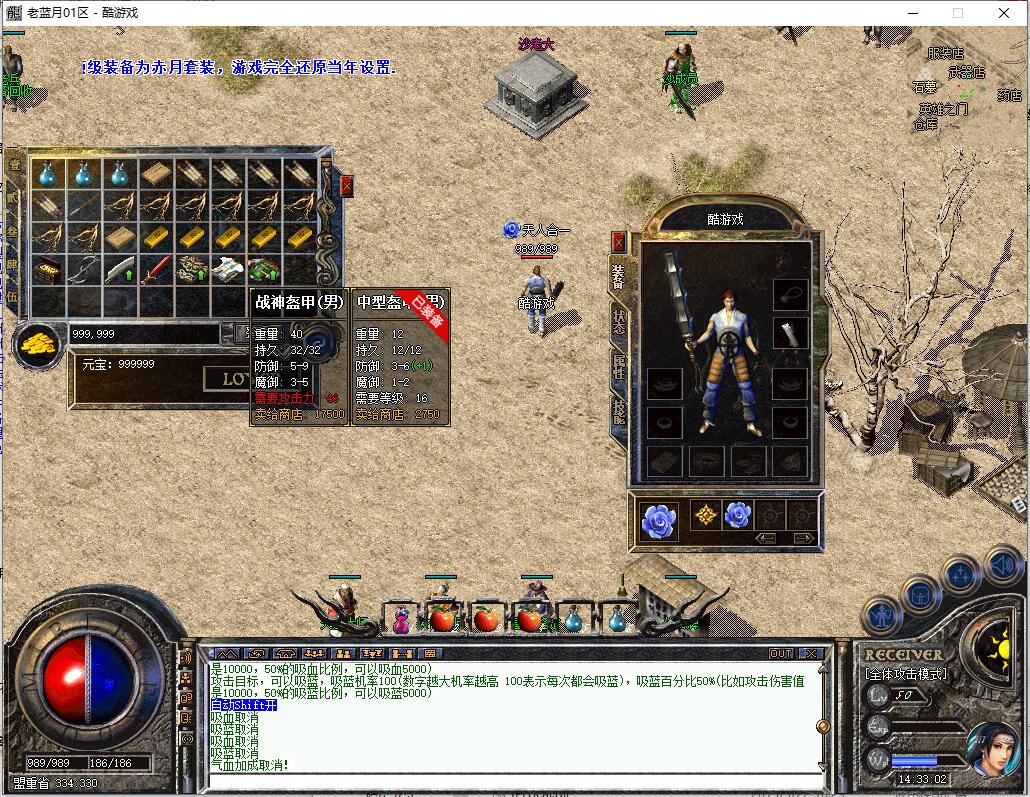The image size is (1030, 797).
Task: Close the inventory bag window
Action: (346, 185)
